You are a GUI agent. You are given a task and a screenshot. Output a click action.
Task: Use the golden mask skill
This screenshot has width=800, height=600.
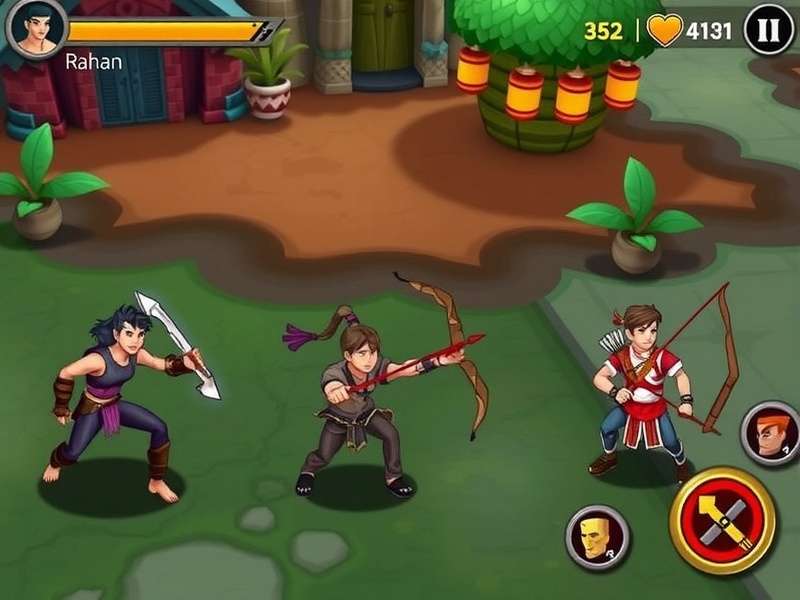point(597,536)
